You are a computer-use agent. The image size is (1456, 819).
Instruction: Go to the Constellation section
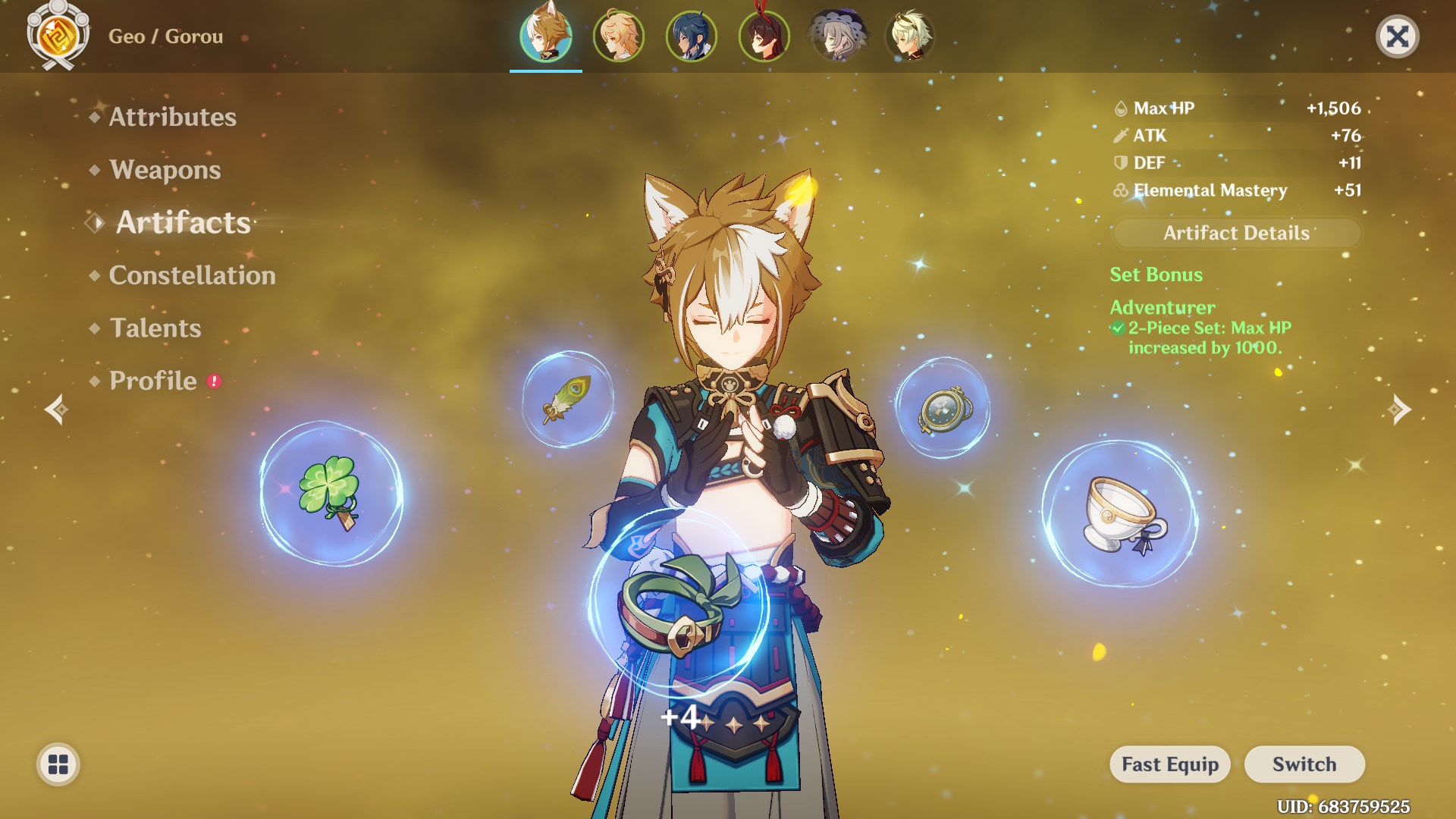coord(192,275)
